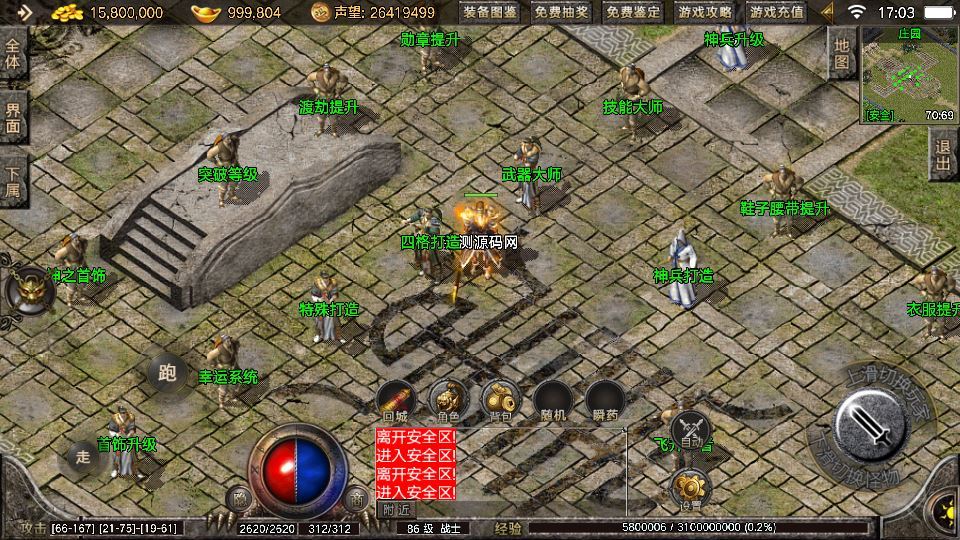This screenshot has height=540, width=960.
Task: Tap the 退出 exit button
Action: [942, 155]
